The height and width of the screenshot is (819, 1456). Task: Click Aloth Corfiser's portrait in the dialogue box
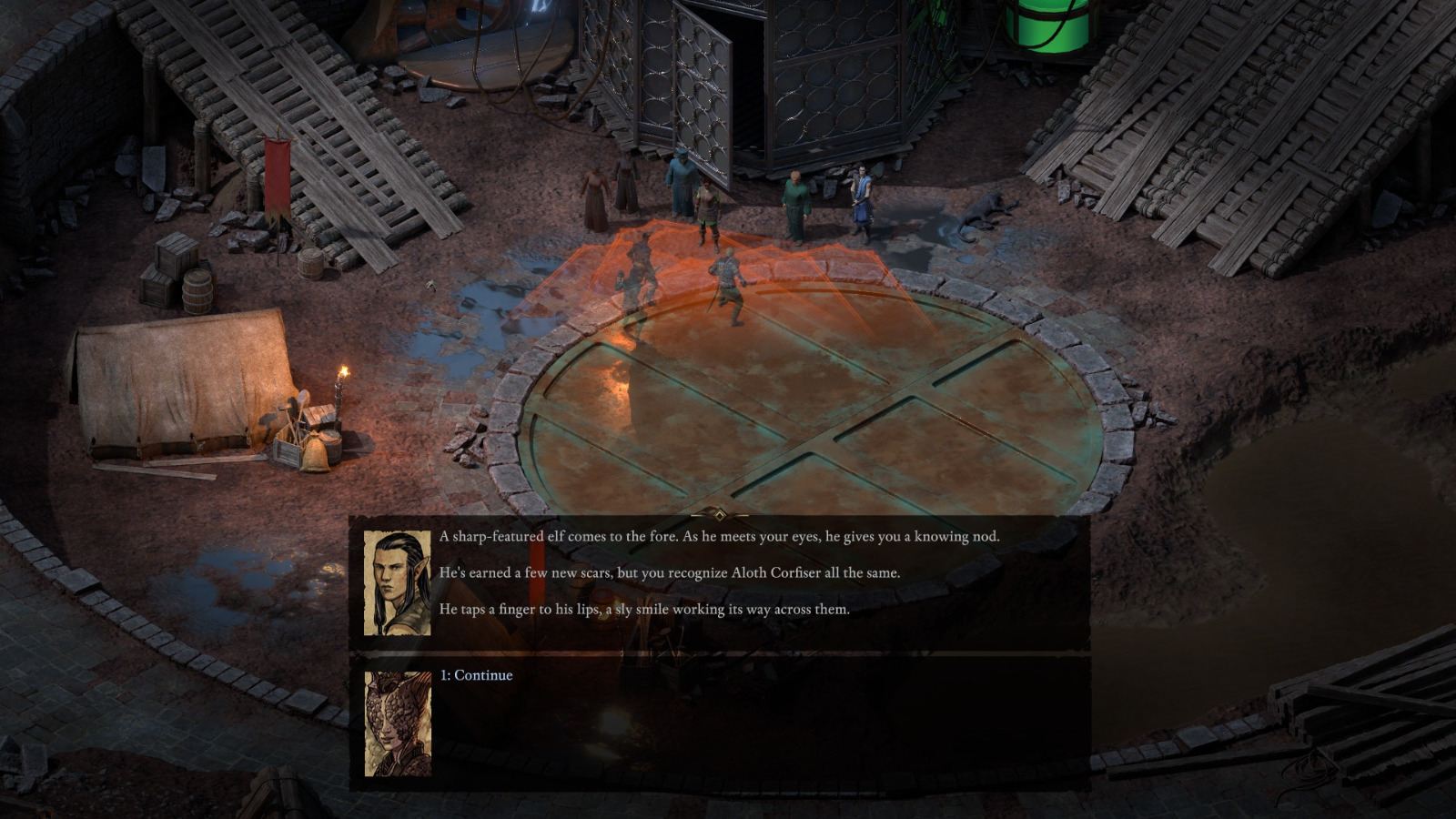click(397, 582)
